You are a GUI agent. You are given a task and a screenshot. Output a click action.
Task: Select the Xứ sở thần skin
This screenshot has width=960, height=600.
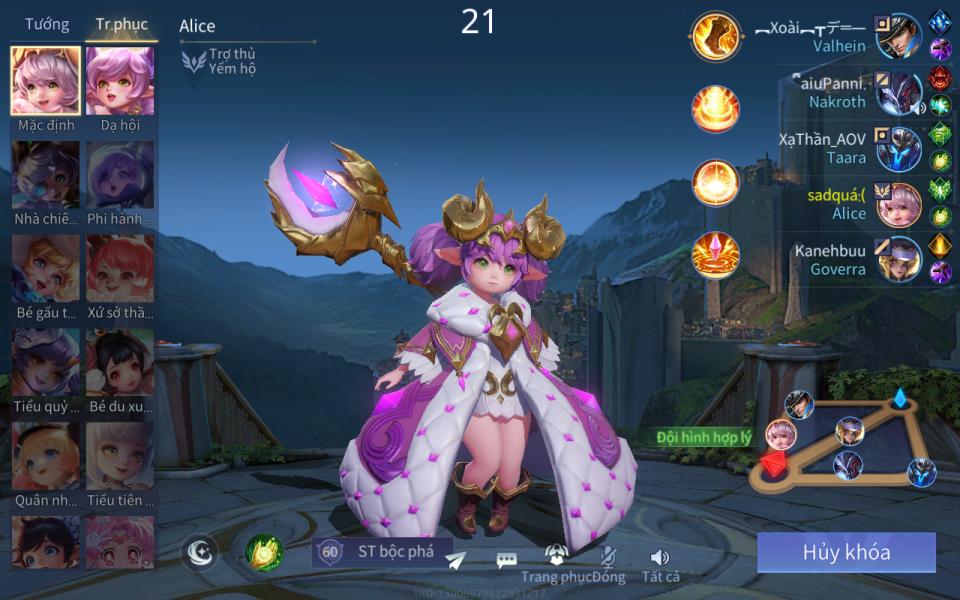(x=120, y=269)
